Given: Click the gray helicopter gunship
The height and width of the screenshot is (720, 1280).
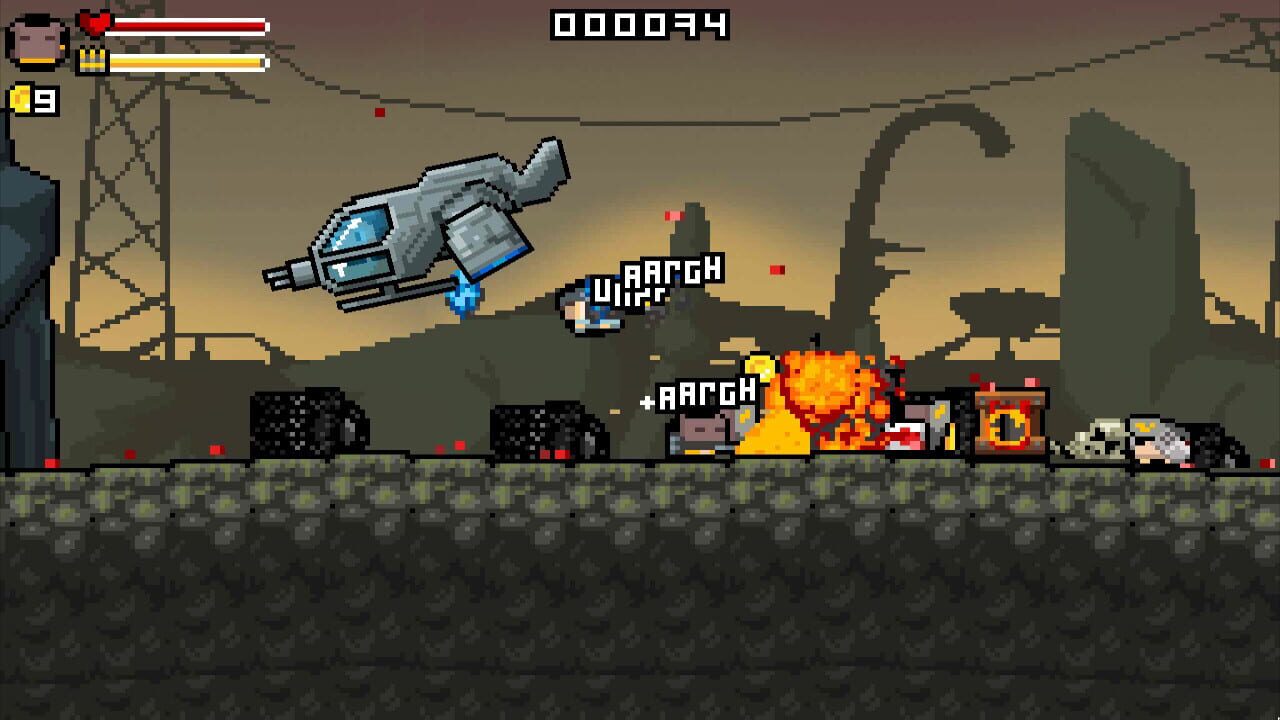Looking at the screenshot, I should click(420, 230).
